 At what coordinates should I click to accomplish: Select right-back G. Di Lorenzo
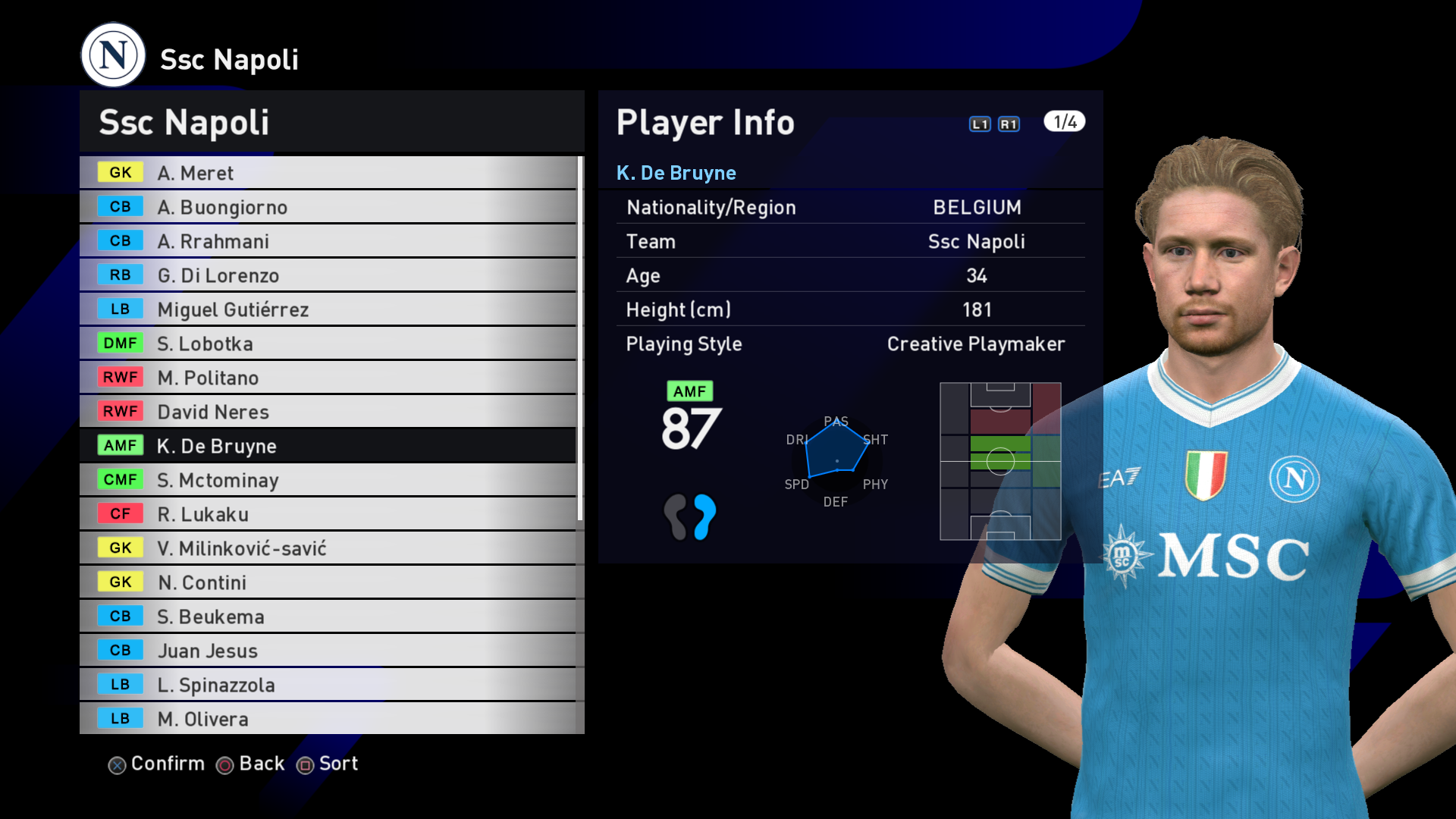[328, 275]
